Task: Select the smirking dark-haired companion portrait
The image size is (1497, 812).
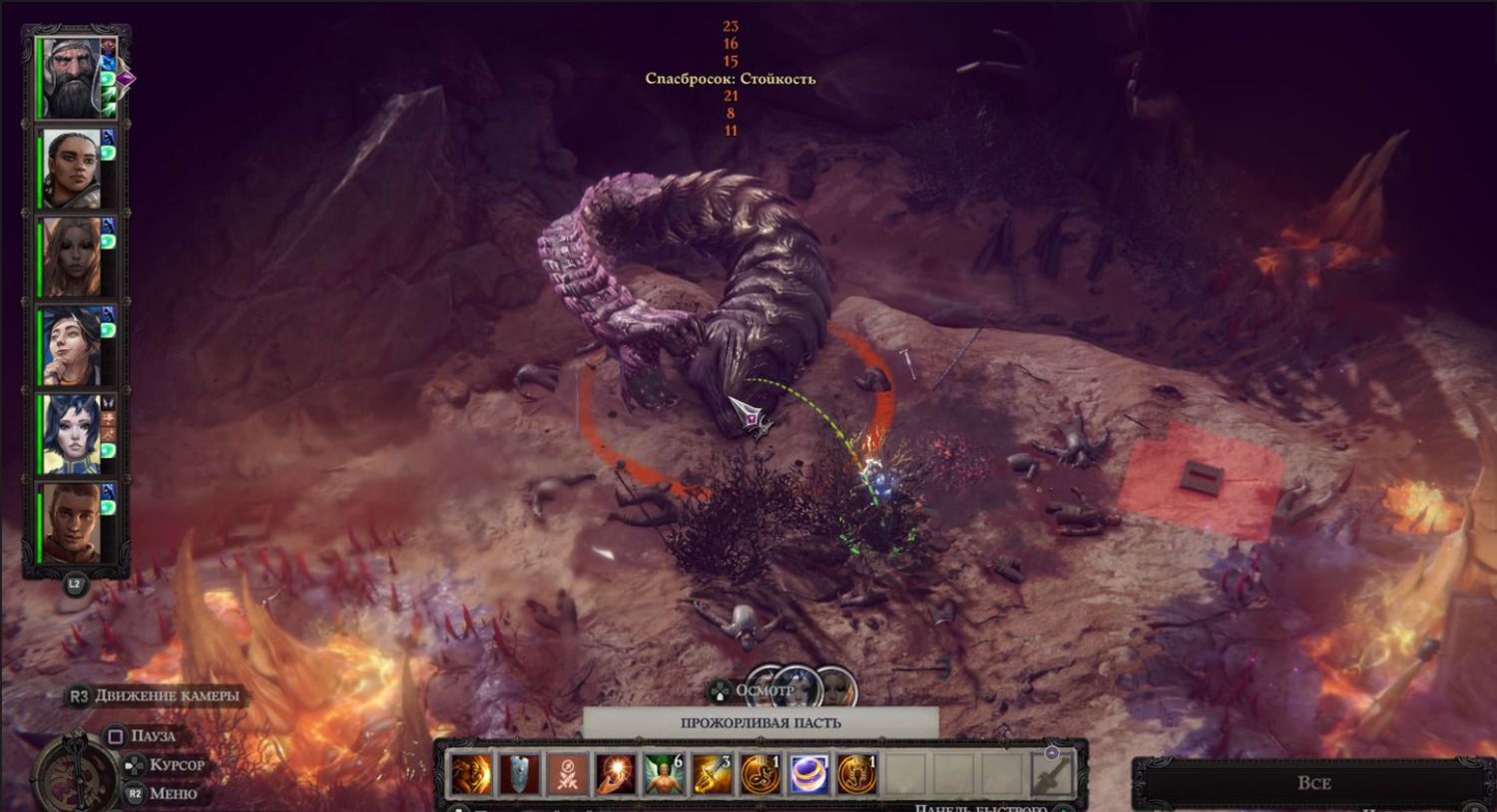Action: click(72, 346)
